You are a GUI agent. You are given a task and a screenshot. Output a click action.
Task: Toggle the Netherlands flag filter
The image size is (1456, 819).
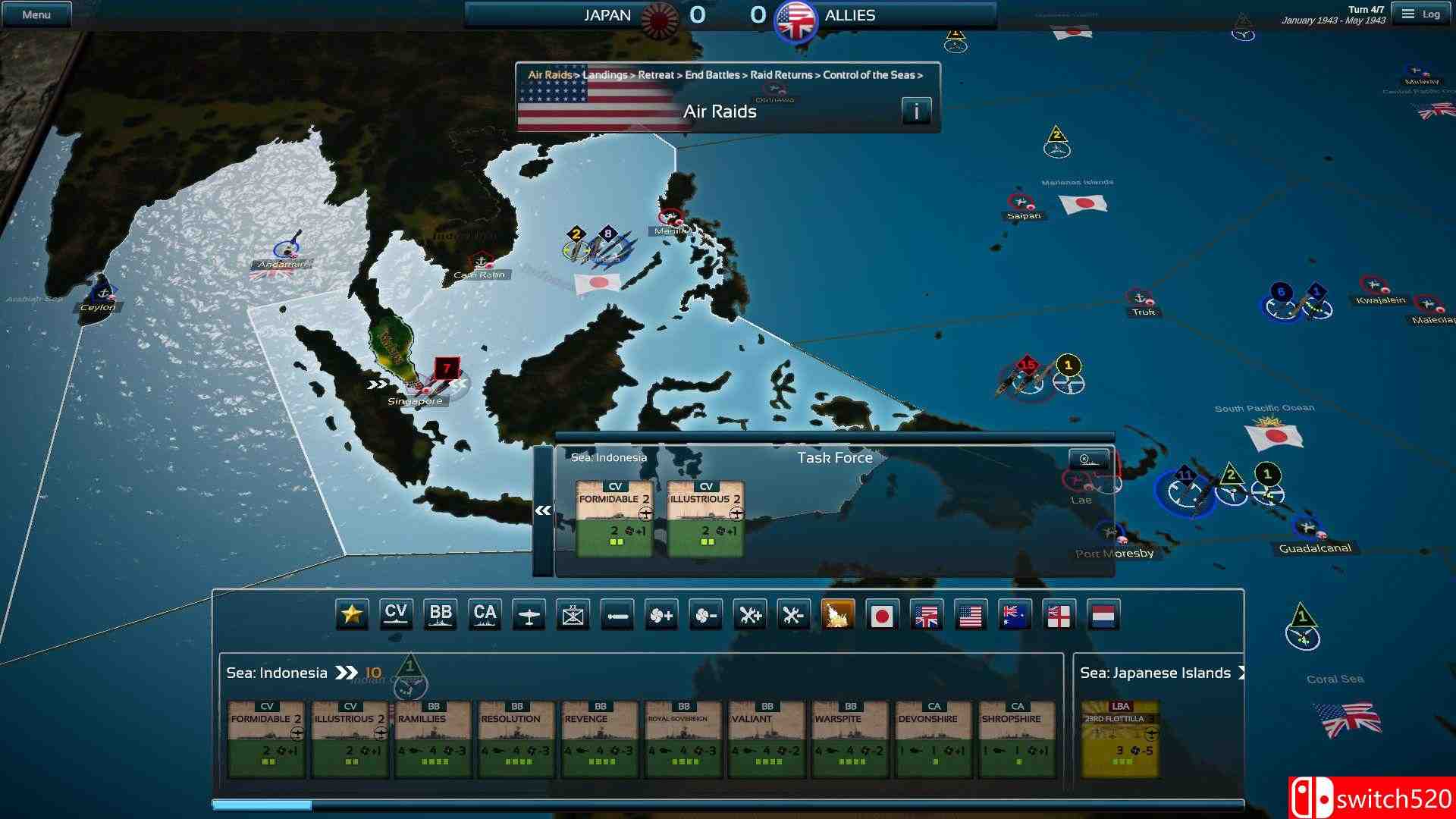tap(1103, 616)
